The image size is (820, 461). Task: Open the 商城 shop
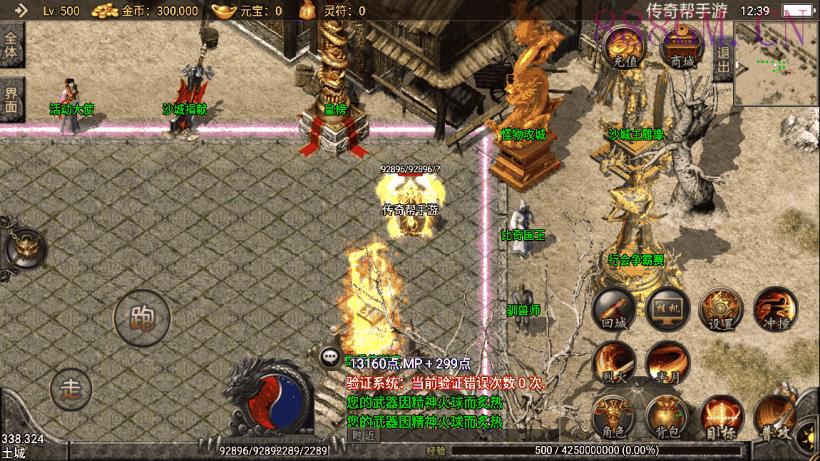[683, 51]
